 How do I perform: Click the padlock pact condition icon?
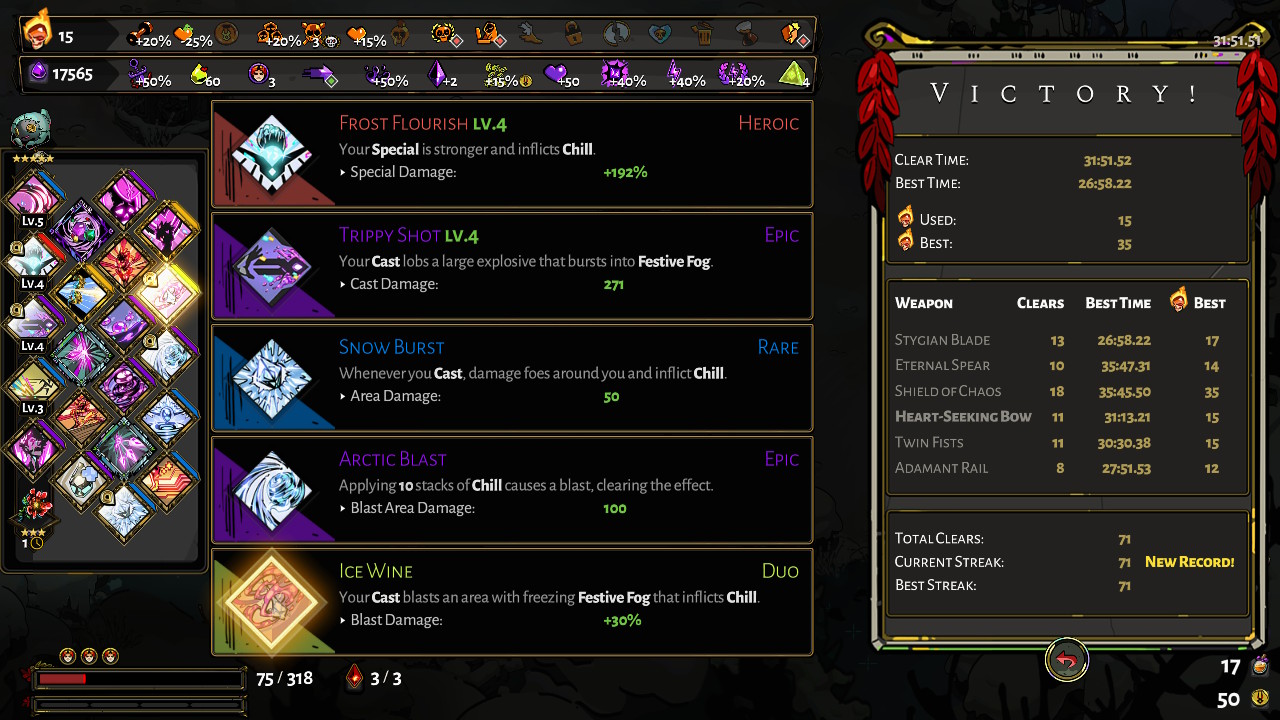tap(573, 34)
